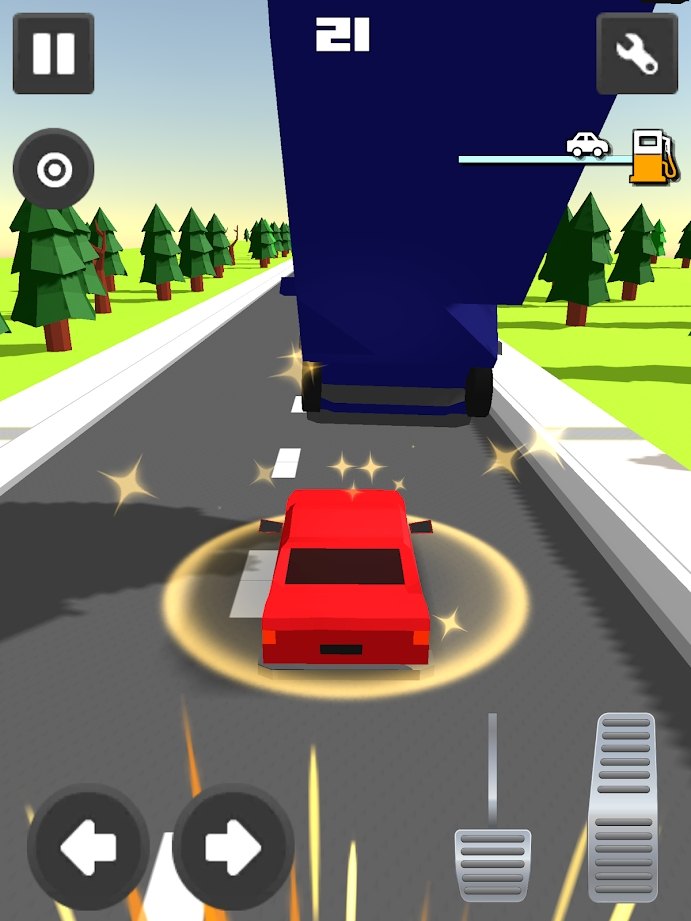Image resolution: width=691 pixels, height=921 pixels.
Task: Steer left with the left arrow button
Action: (88, 846)
